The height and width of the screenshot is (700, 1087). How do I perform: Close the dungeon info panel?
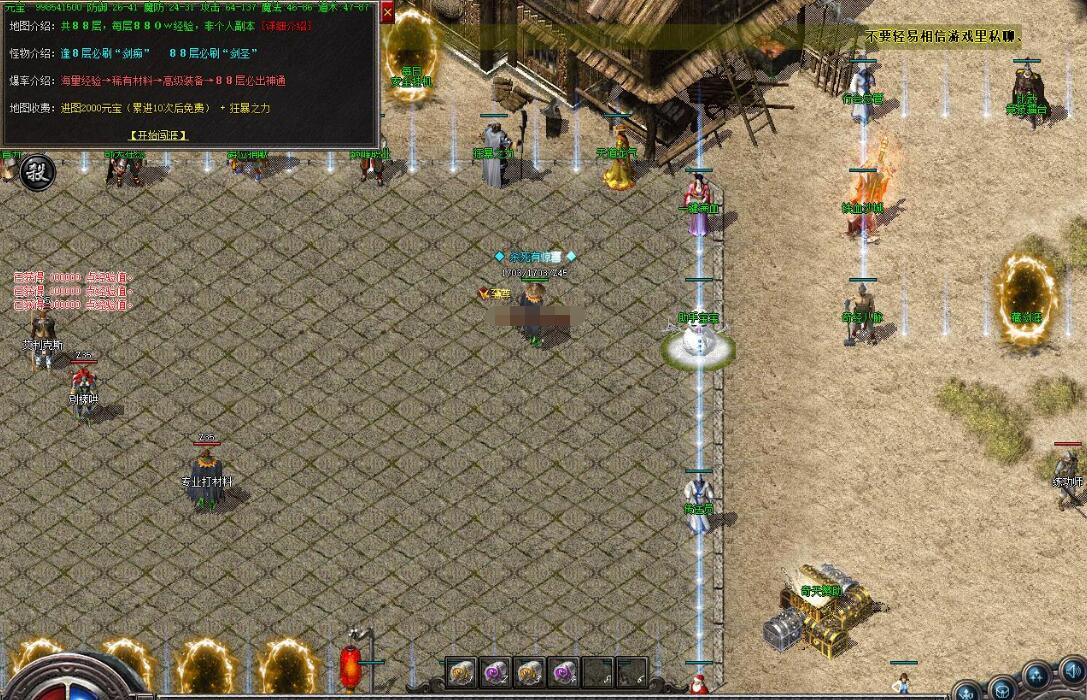pos(387,13)
